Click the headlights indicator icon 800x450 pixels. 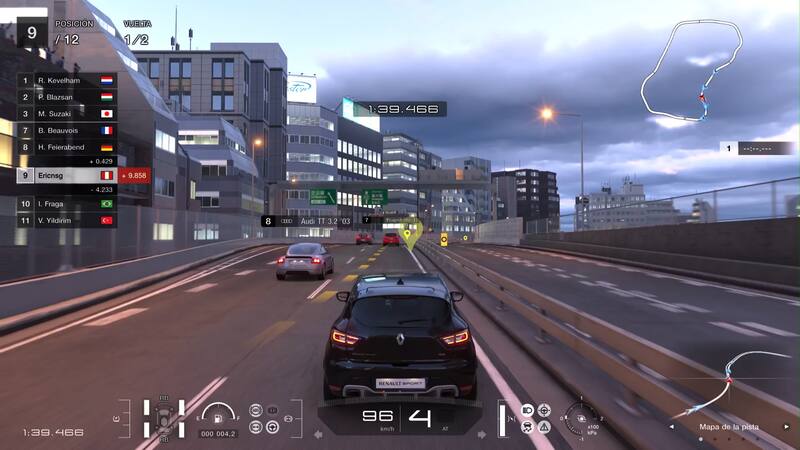click(527, 410)
